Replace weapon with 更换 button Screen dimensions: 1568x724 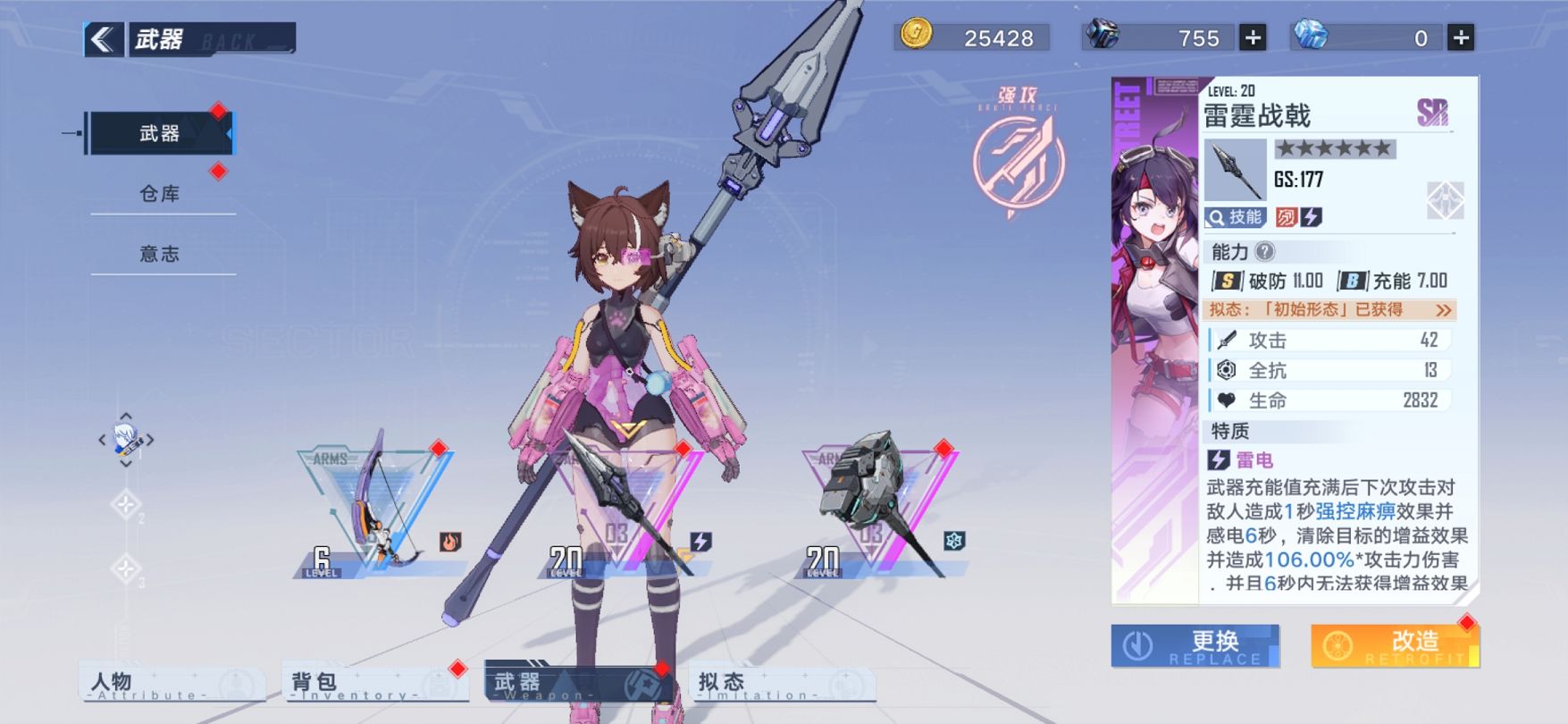(x=1195, y=645)
